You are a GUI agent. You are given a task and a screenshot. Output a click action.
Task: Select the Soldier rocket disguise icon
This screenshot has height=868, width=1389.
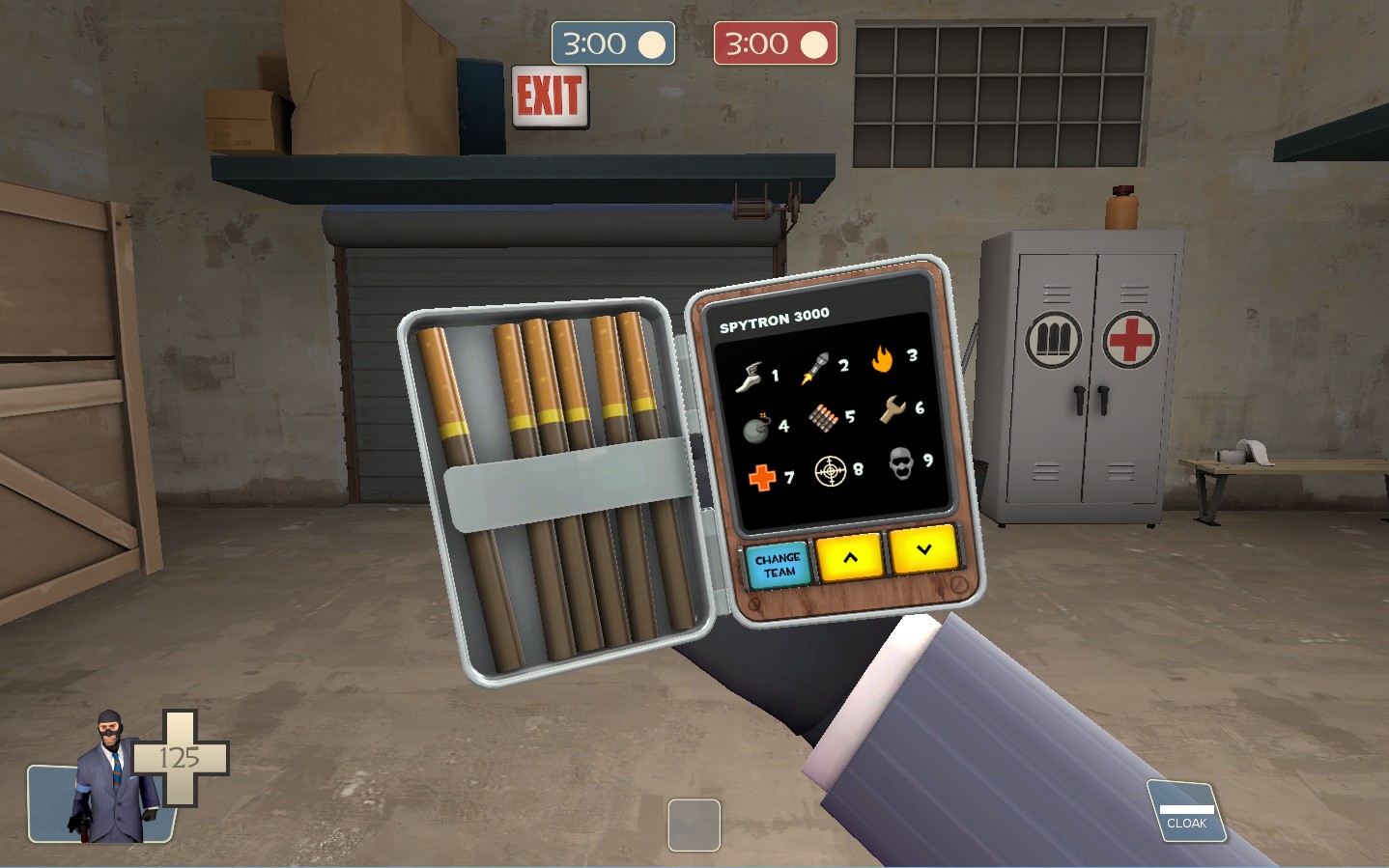point(817,369)
